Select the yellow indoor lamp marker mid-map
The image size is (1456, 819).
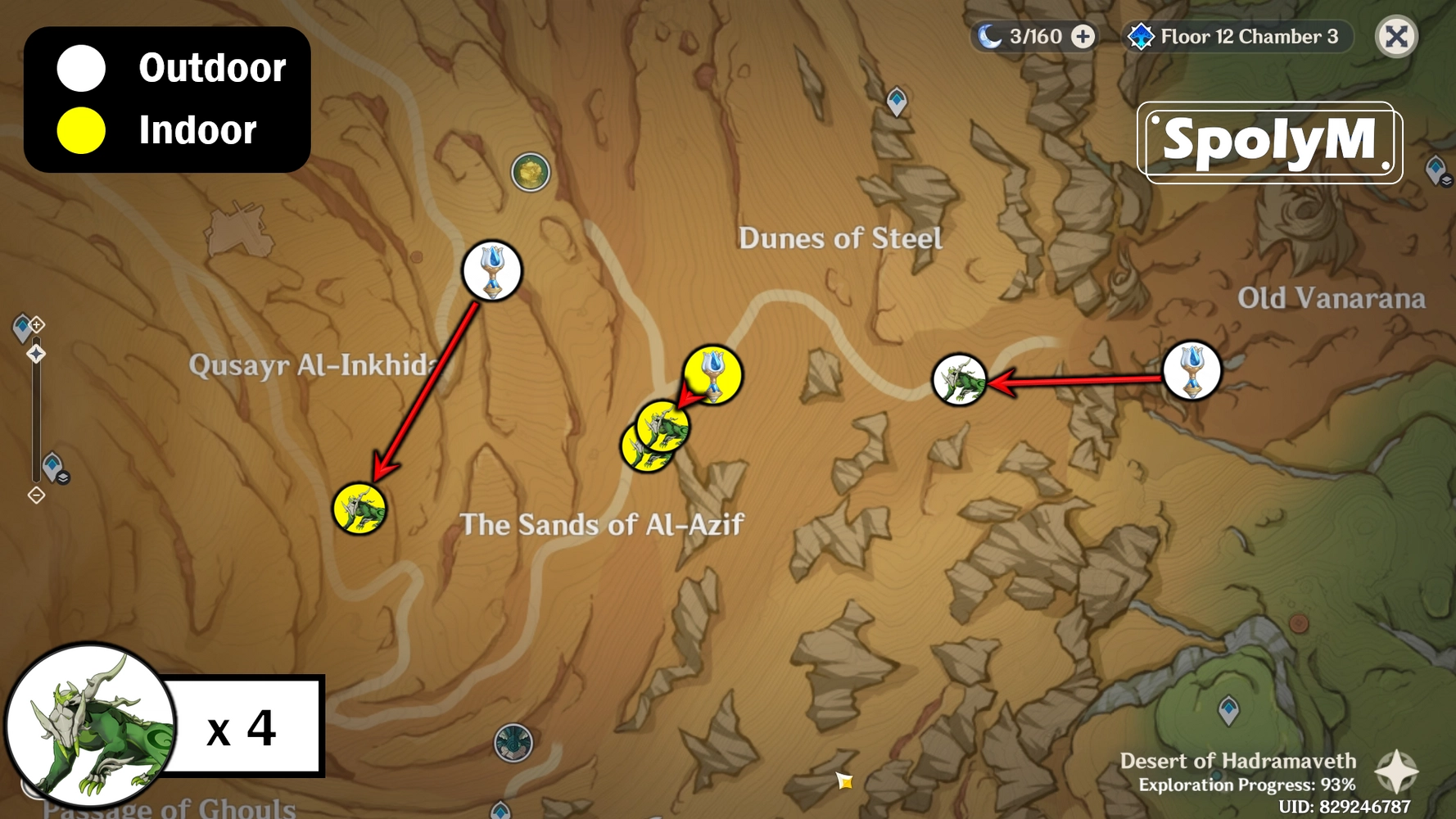pos(712,374)
